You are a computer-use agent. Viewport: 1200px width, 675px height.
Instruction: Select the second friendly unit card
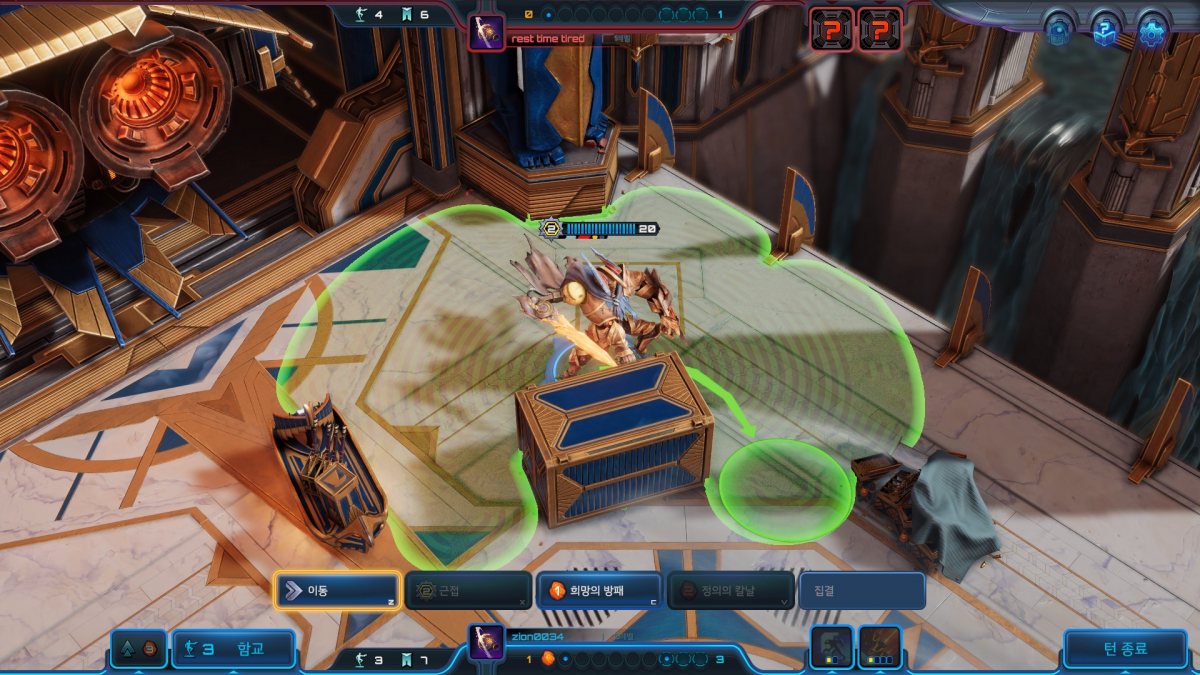click(880, 646)
